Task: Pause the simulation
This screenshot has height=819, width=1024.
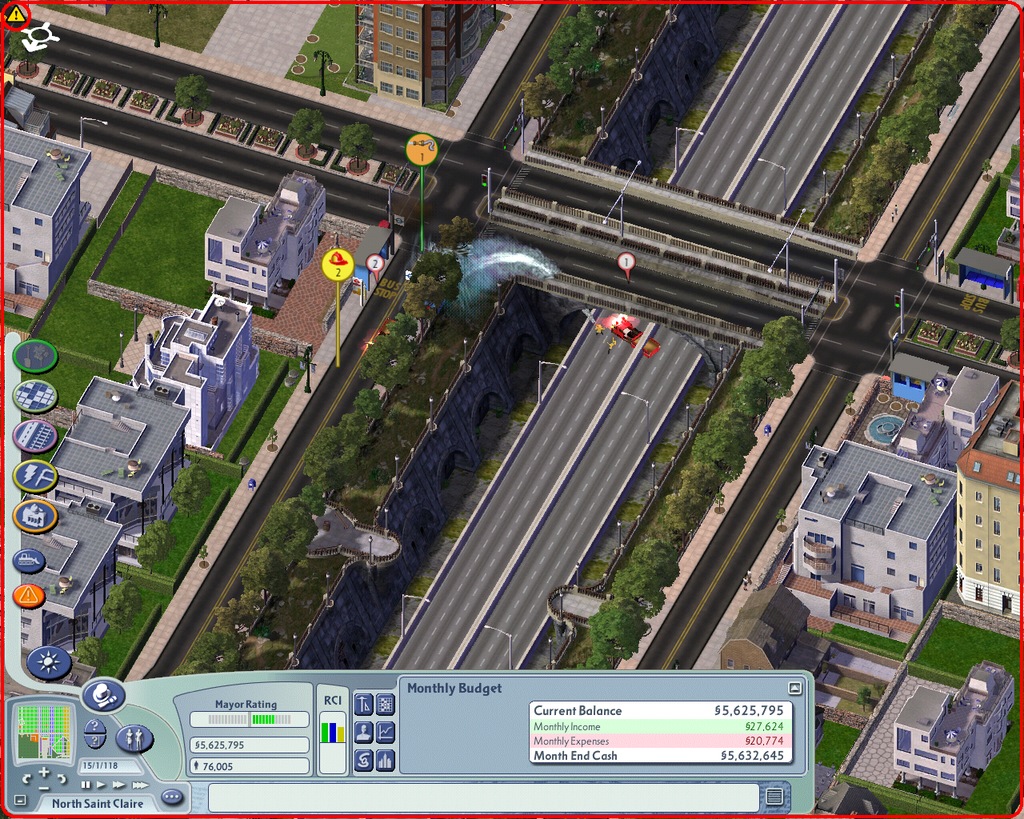Action: point(87,785)
